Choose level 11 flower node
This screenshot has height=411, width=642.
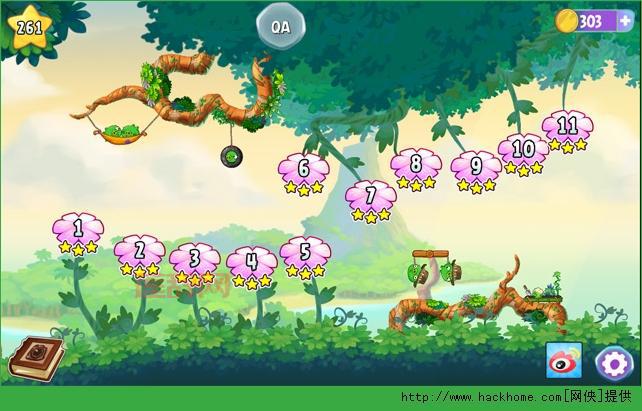point(567,128)
